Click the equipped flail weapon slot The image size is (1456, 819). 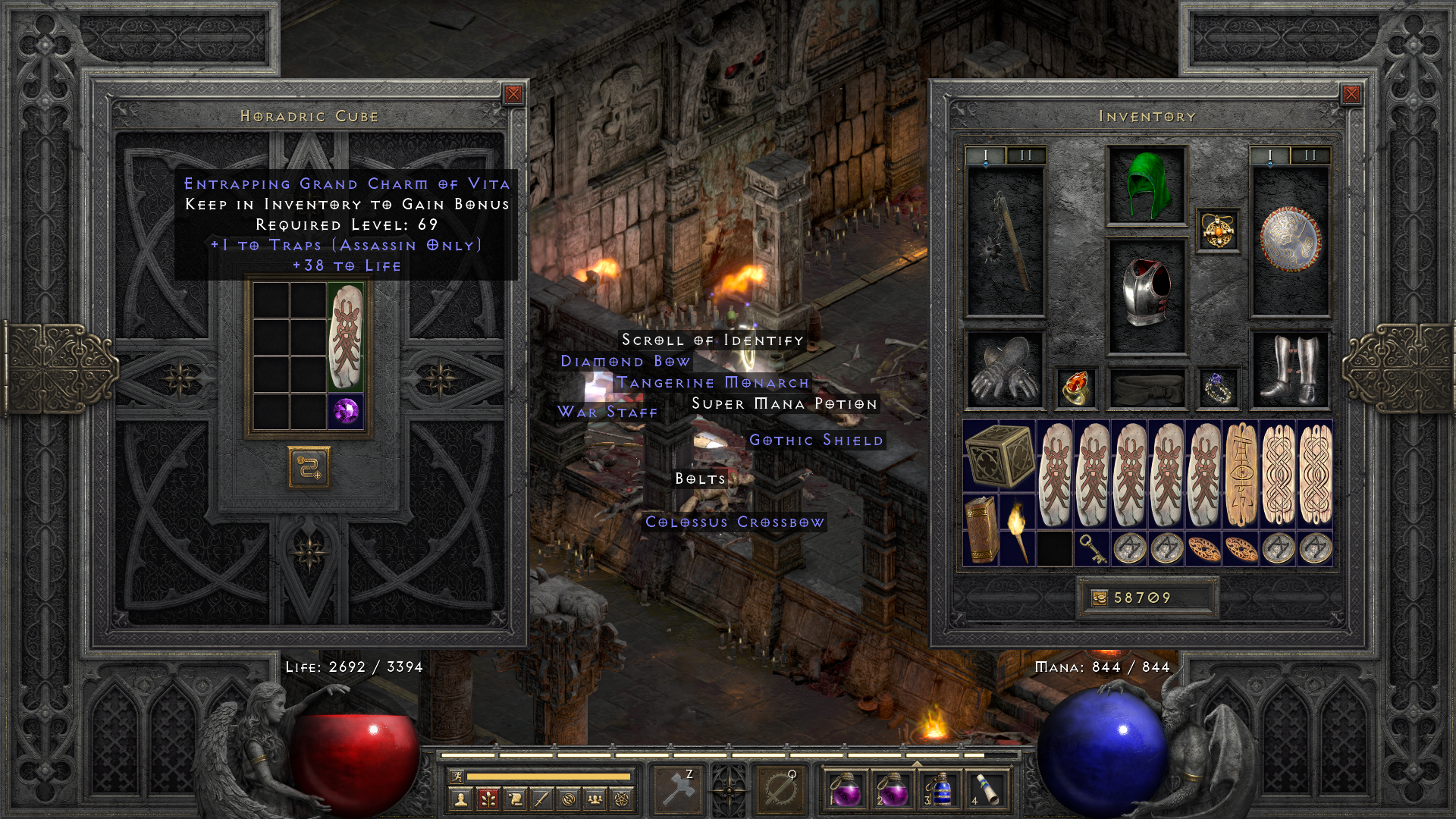pos(1006,241)
